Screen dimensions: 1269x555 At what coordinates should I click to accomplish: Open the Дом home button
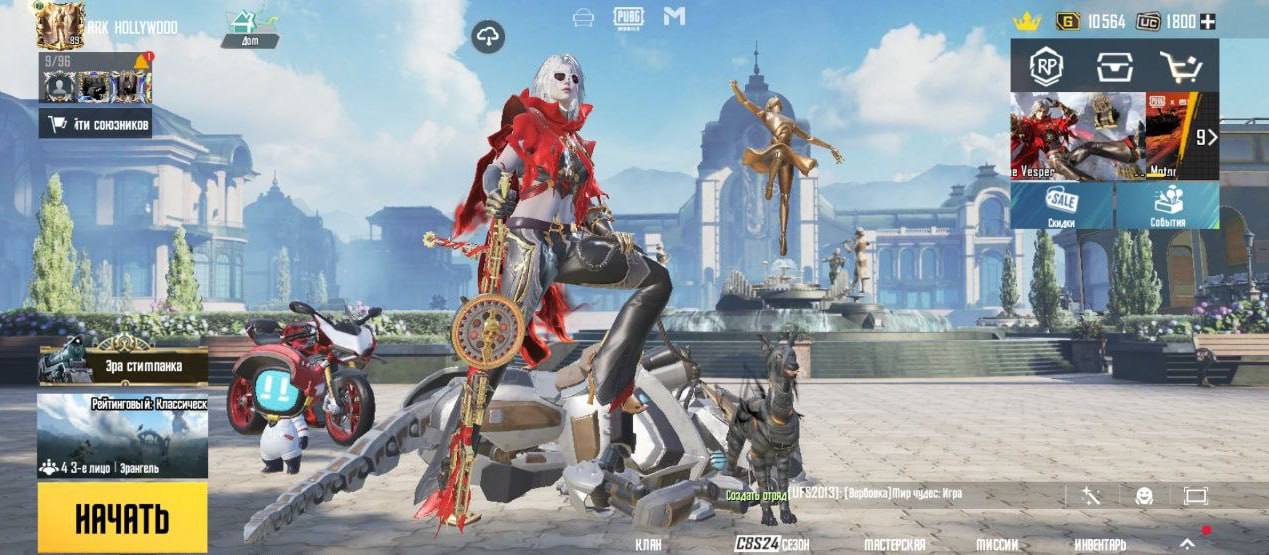coord(250,28)
